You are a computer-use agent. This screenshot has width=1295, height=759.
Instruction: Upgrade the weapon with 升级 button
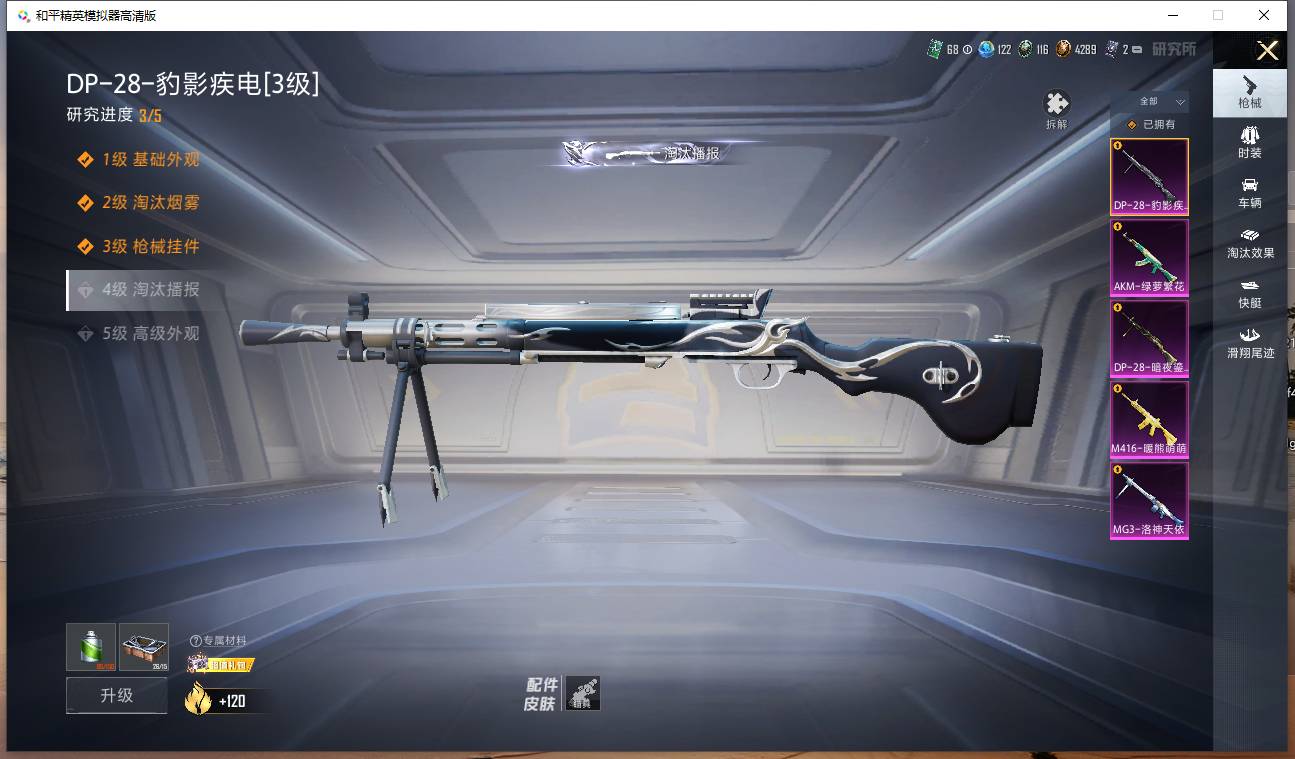click(x=116, y=695)
